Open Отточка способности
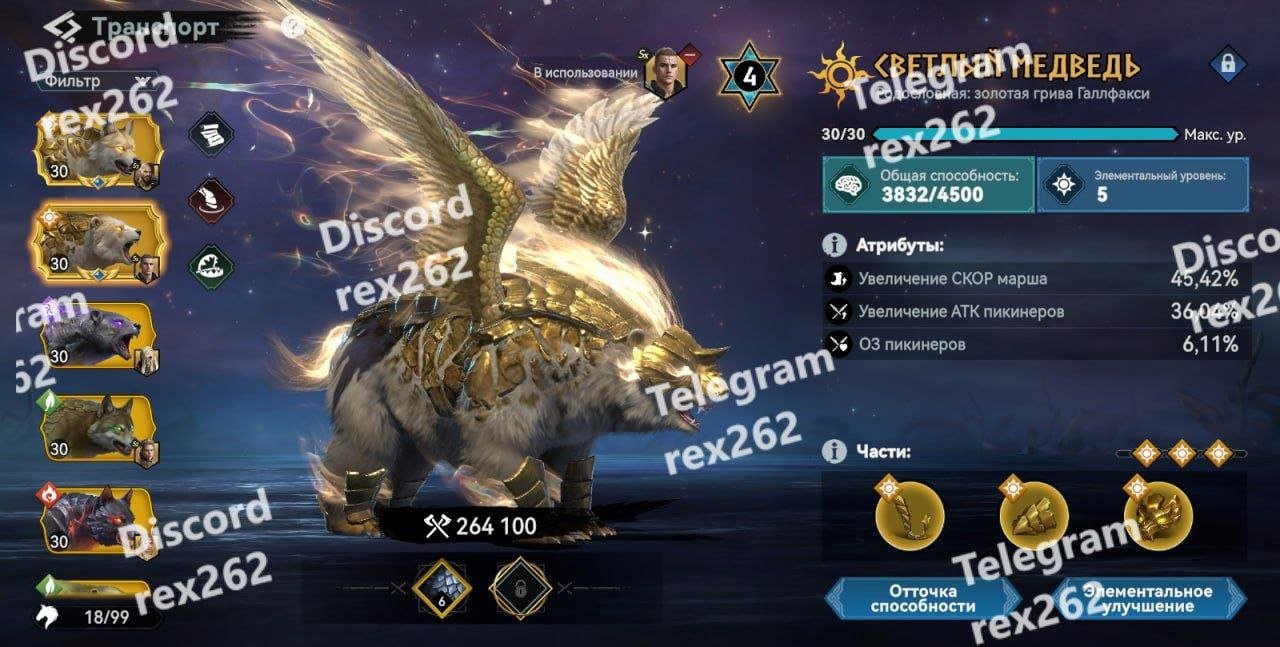Screen dimensions: 1280x647 click(x=922, y=598)
